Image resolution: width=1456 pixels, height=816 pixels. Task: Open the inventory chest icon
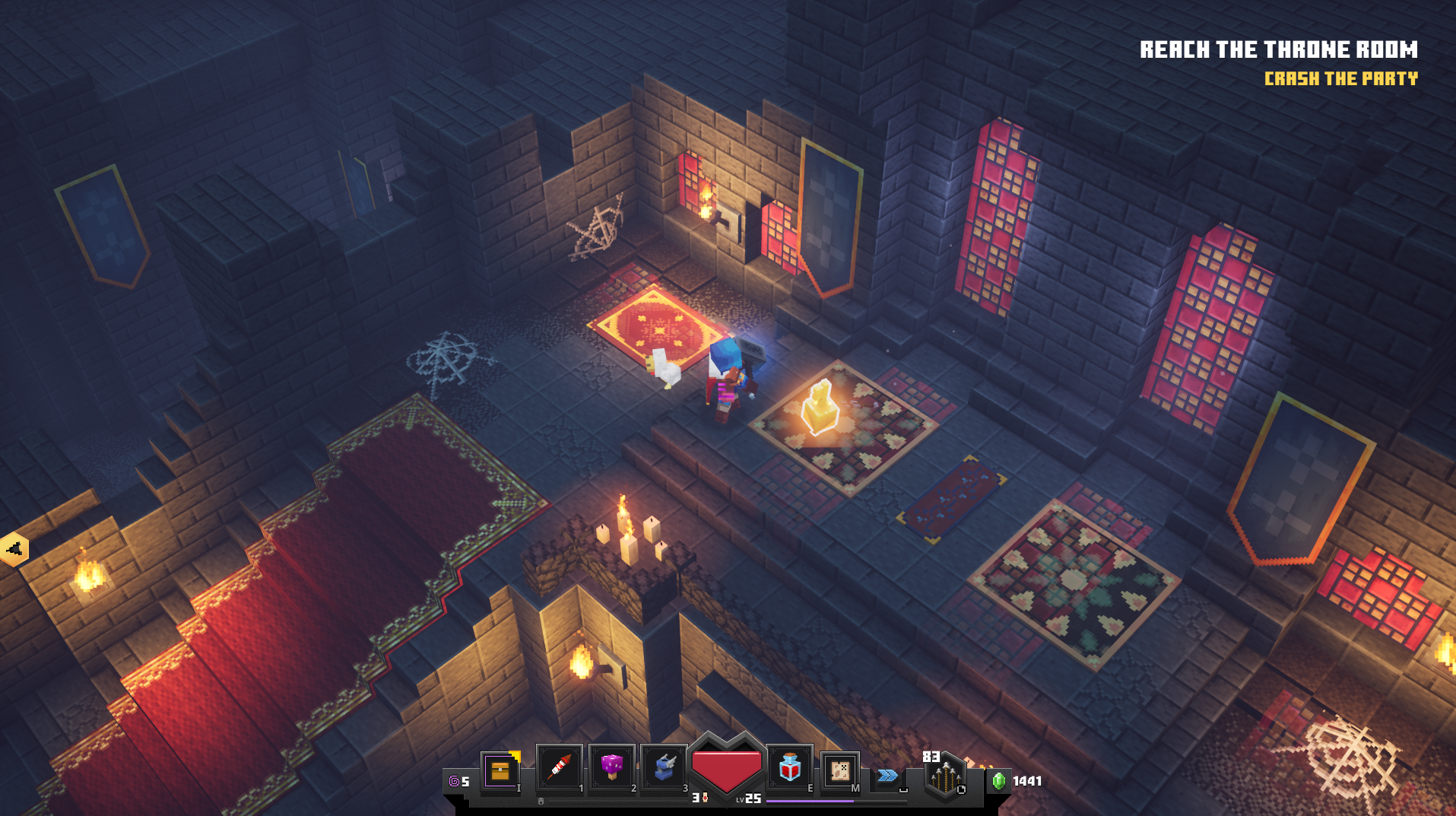(x=500, y=770)
